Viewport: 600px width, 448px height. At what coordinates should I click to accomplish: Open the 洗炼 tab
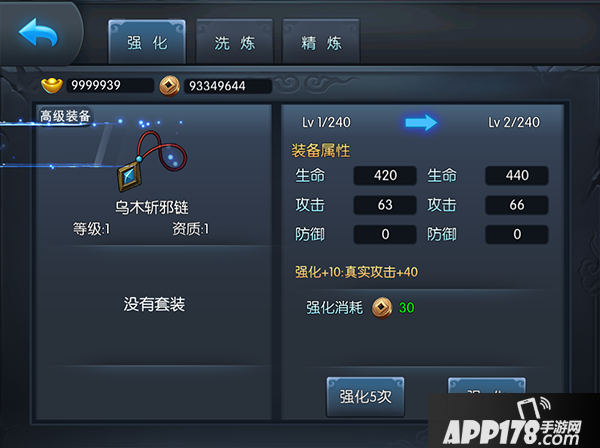pos(234,43)
